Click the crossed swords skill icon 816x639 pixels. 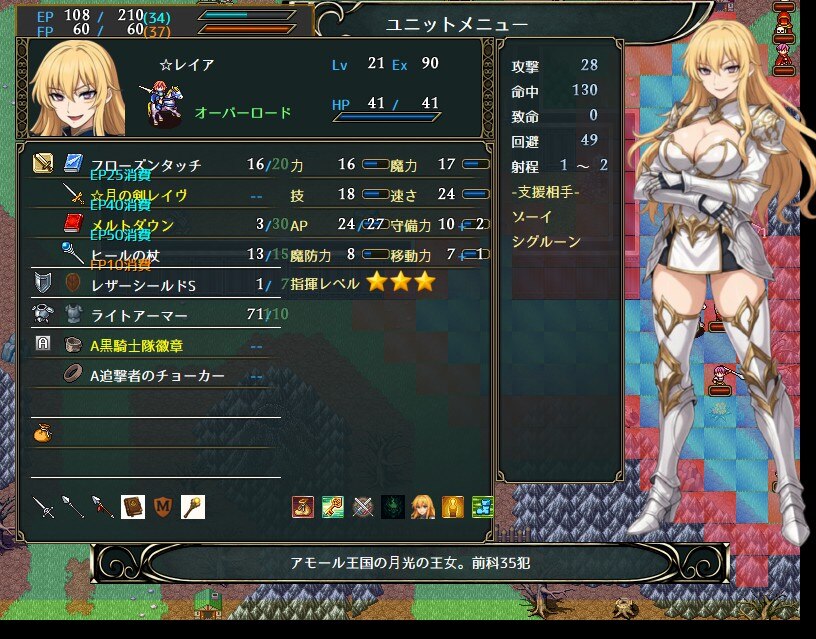tap(363, 507)
